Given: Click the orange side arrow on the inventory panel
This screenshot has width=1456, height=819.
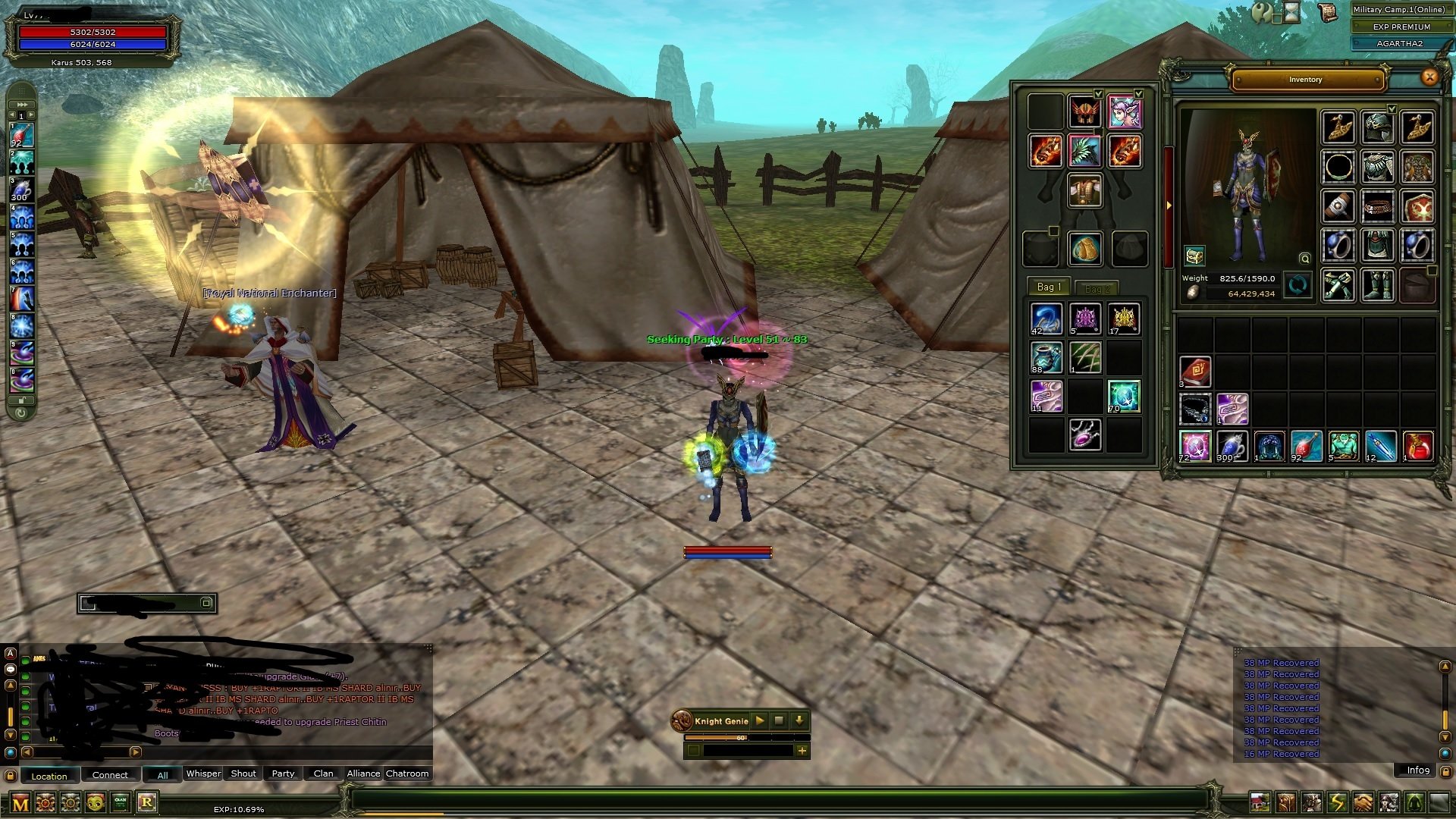Looking at the screenshot, I should pos(1168,206).
